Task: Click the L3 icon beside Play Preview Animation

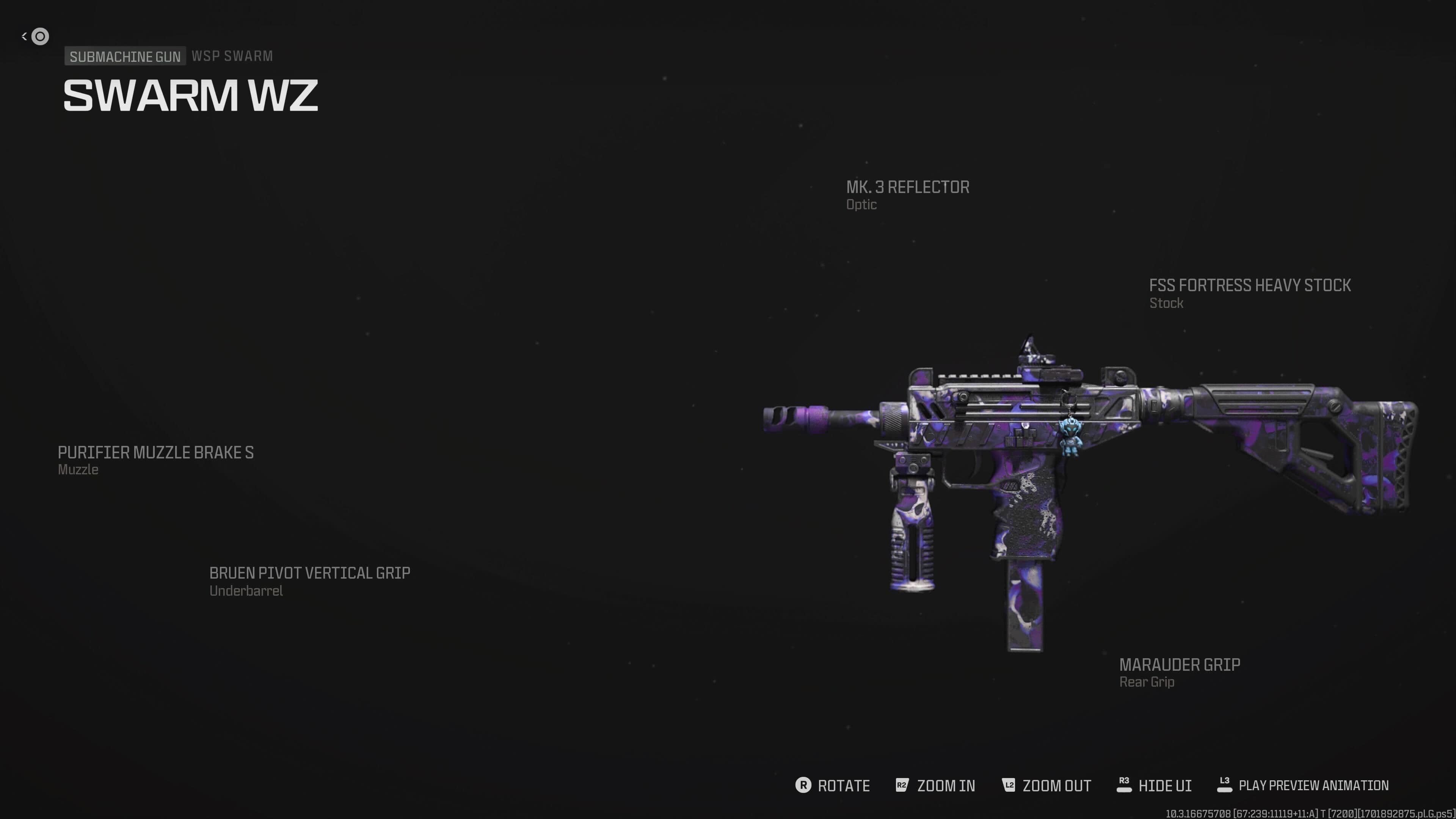Action: point(1226,785)
